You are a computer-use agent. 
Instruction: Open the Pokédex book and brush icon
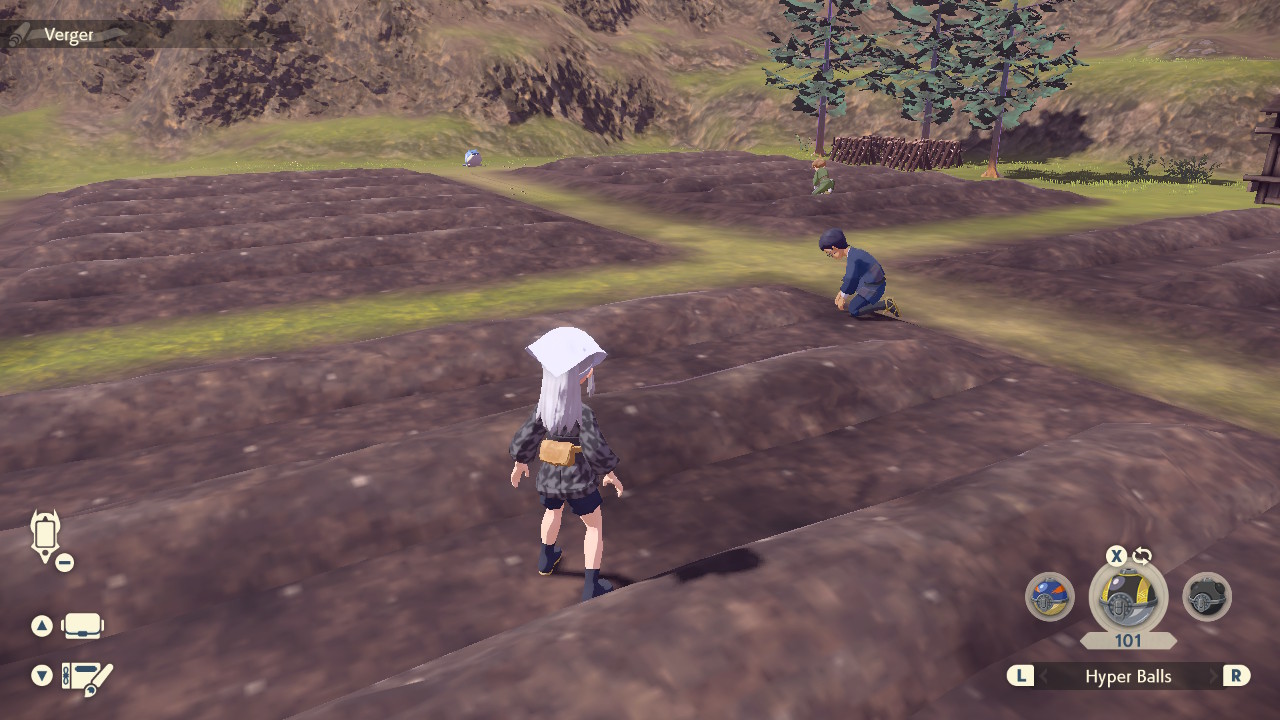click(87, 678)
